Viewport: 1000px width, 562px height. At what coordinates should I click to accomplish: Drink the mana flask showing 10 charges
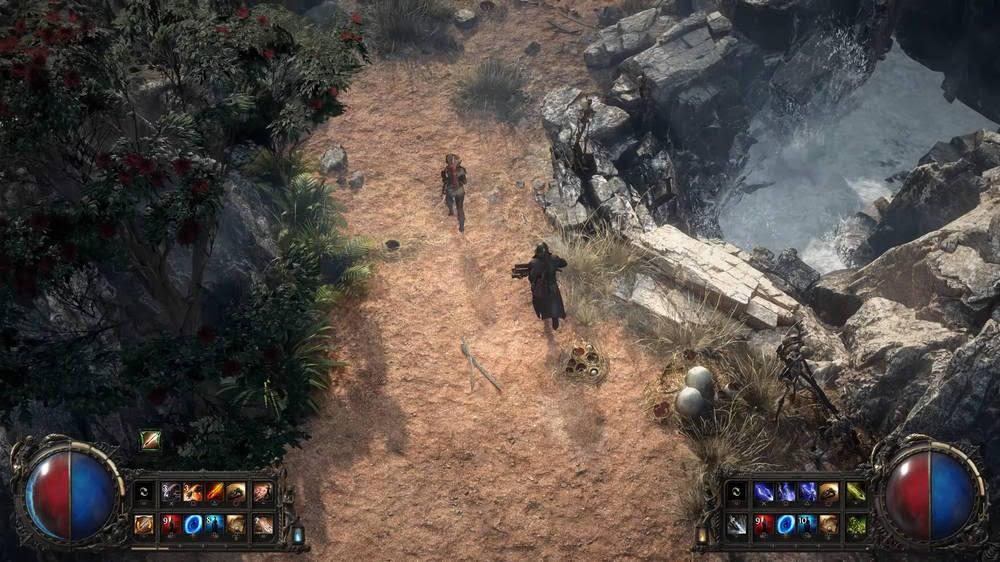(x=808, y=524)
